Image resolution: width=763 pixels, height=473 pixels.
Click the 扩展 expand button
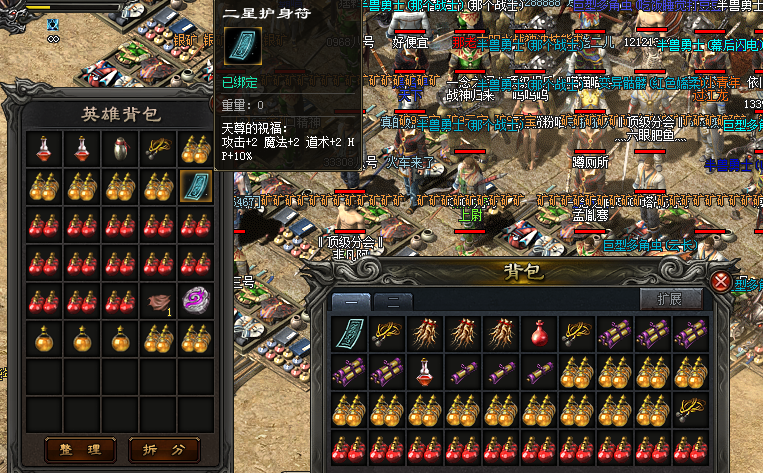pyautogui.click(x=669, y=299)
